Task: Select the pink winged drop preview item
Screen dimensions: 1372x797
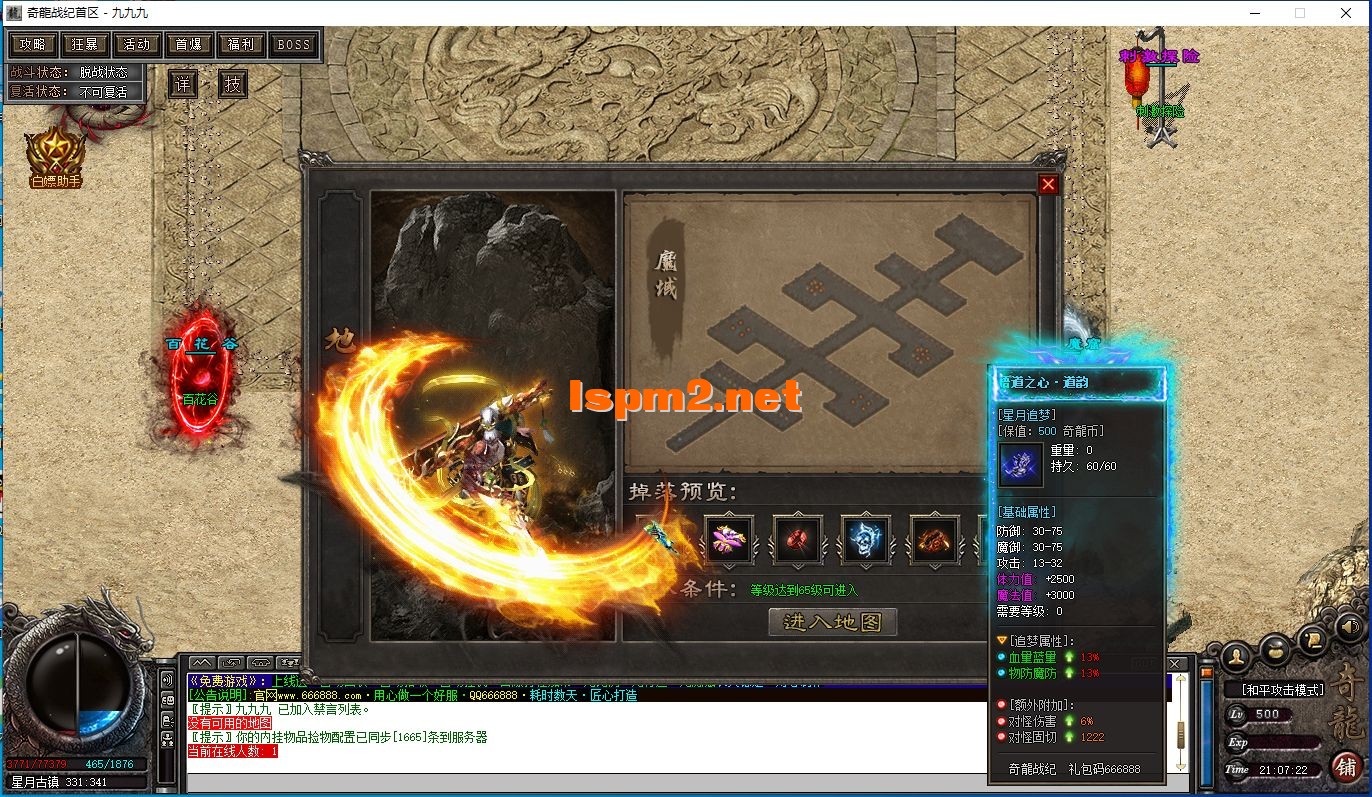Action: point(728,539)
